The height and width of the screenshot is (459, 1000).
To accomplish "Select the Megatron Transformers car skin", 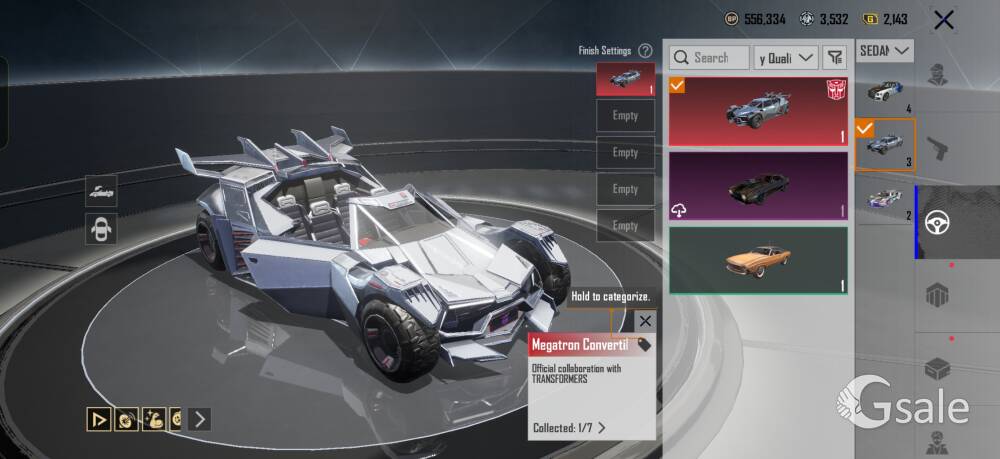I will [x=758, y=110].
